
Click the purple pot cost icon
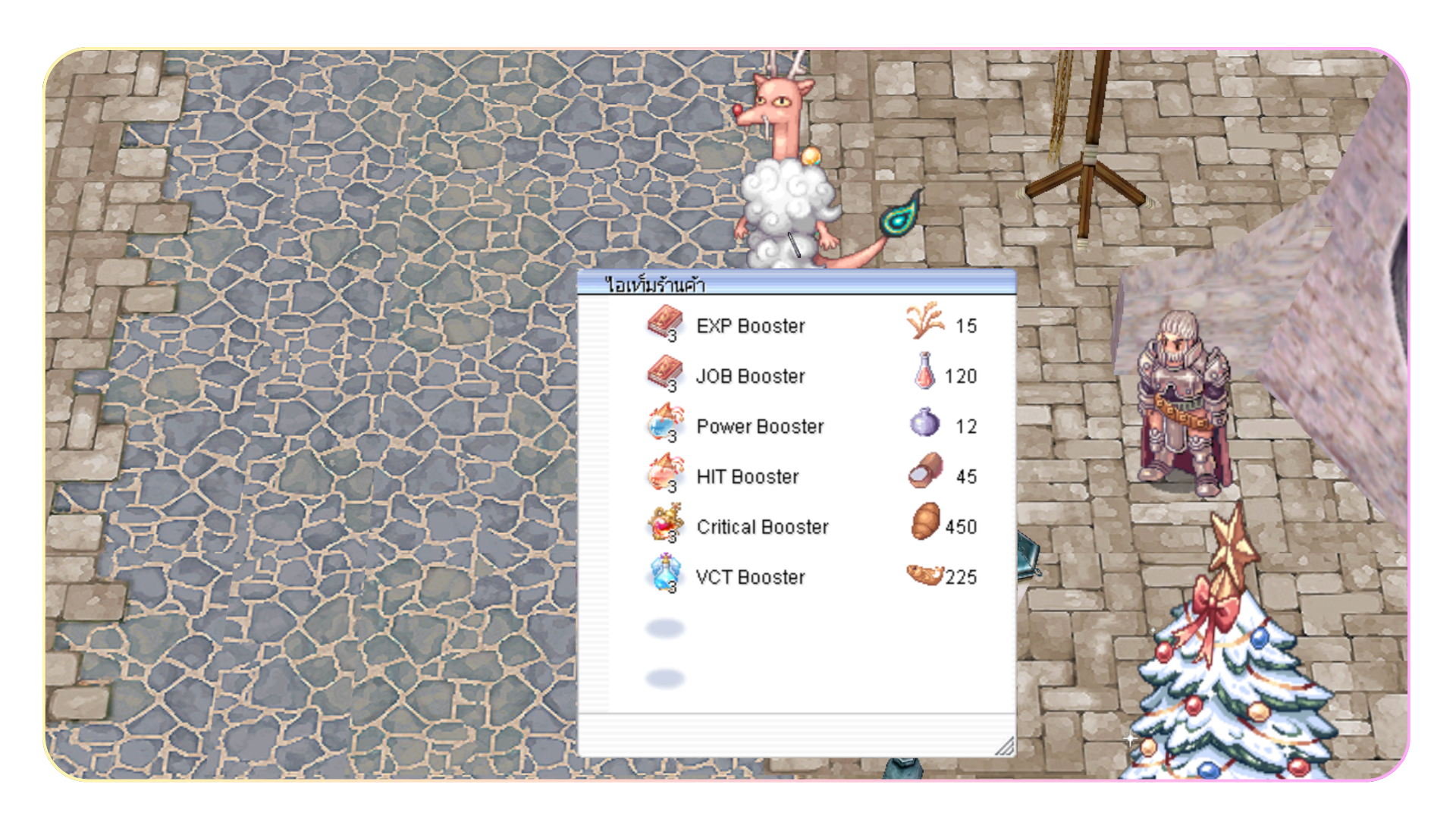click(924, 423)
